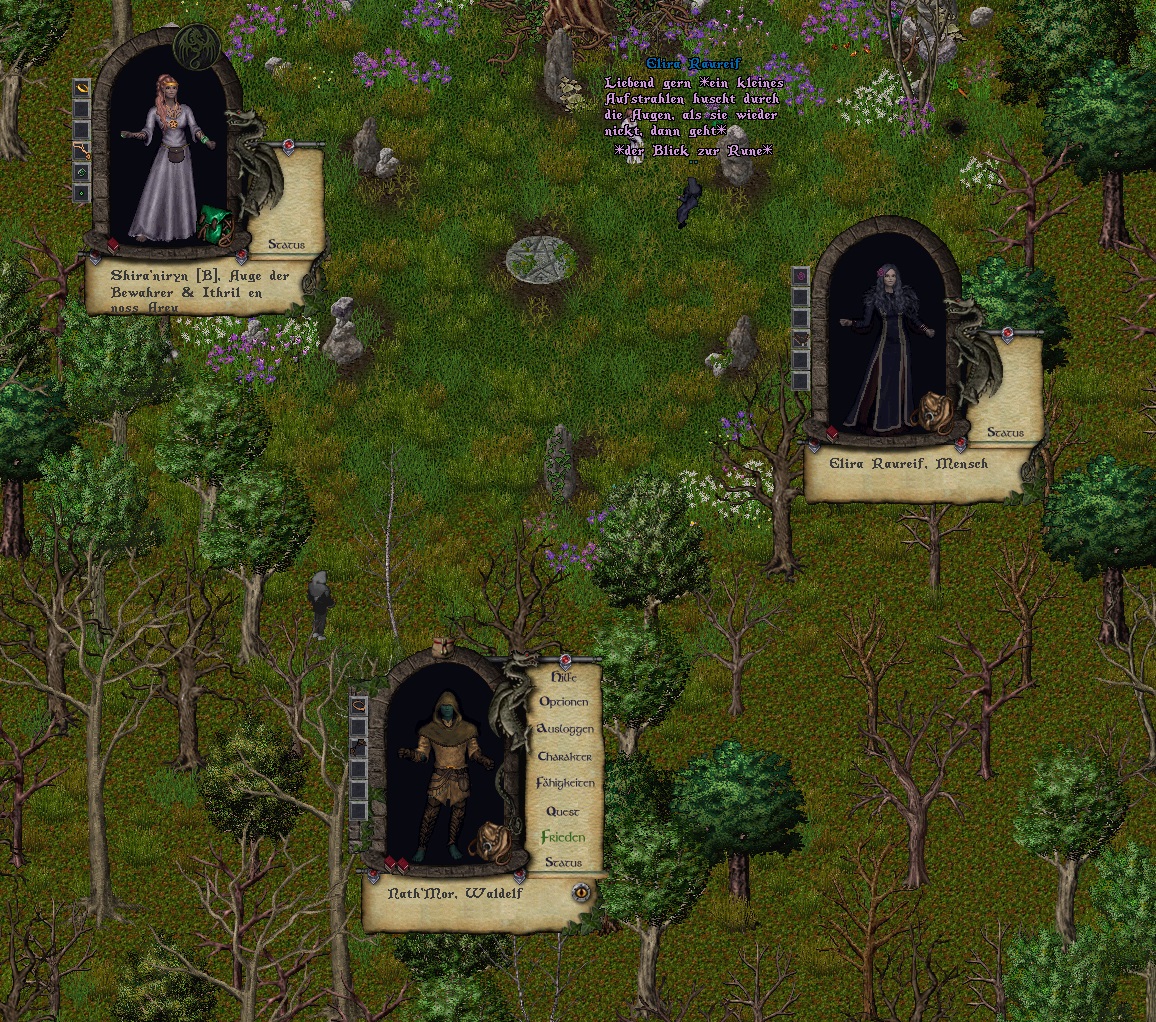The width and height of the screenshot is (1156, 1022).
Task: Click the dragon emblem atop Shira'niryn's paperdoll
Action: tap(196, 47)
